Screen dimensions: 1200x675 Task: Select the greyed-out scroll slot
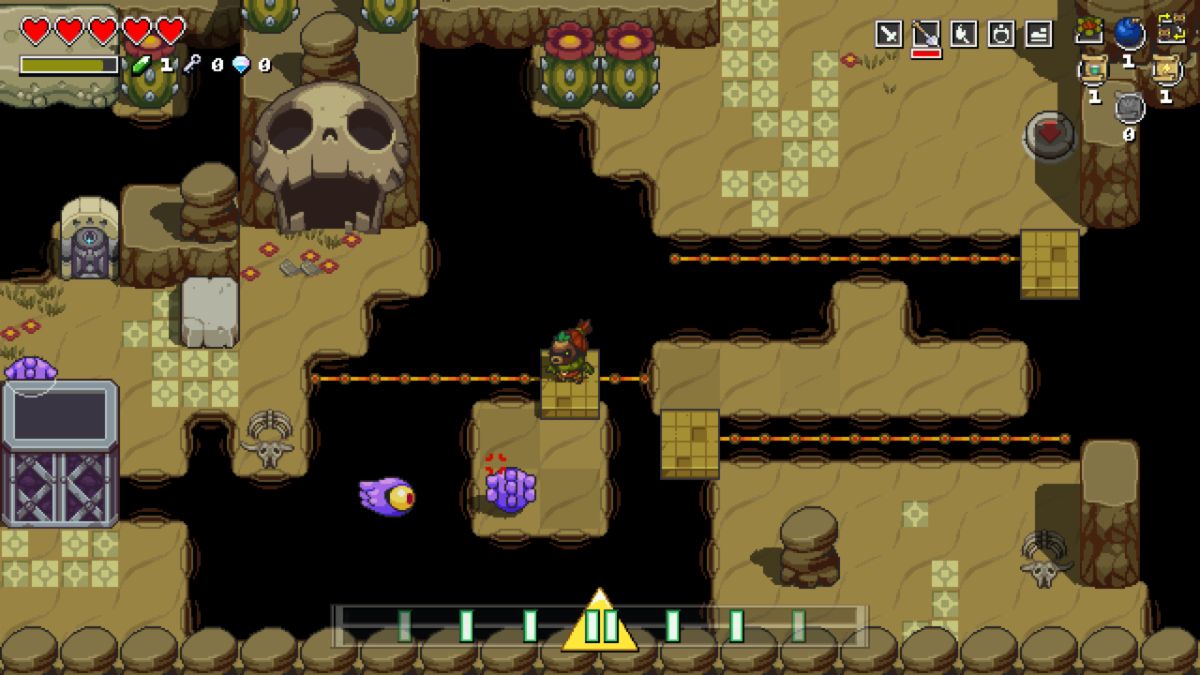pos(1129,107)
